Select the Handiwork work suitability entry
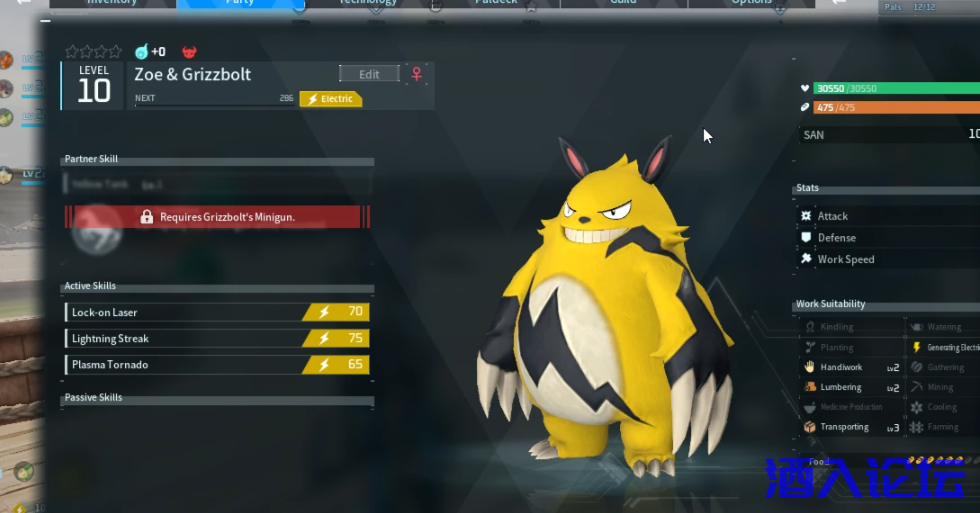Viewport: 980px width, 513px height. click(x=851, y=367)
